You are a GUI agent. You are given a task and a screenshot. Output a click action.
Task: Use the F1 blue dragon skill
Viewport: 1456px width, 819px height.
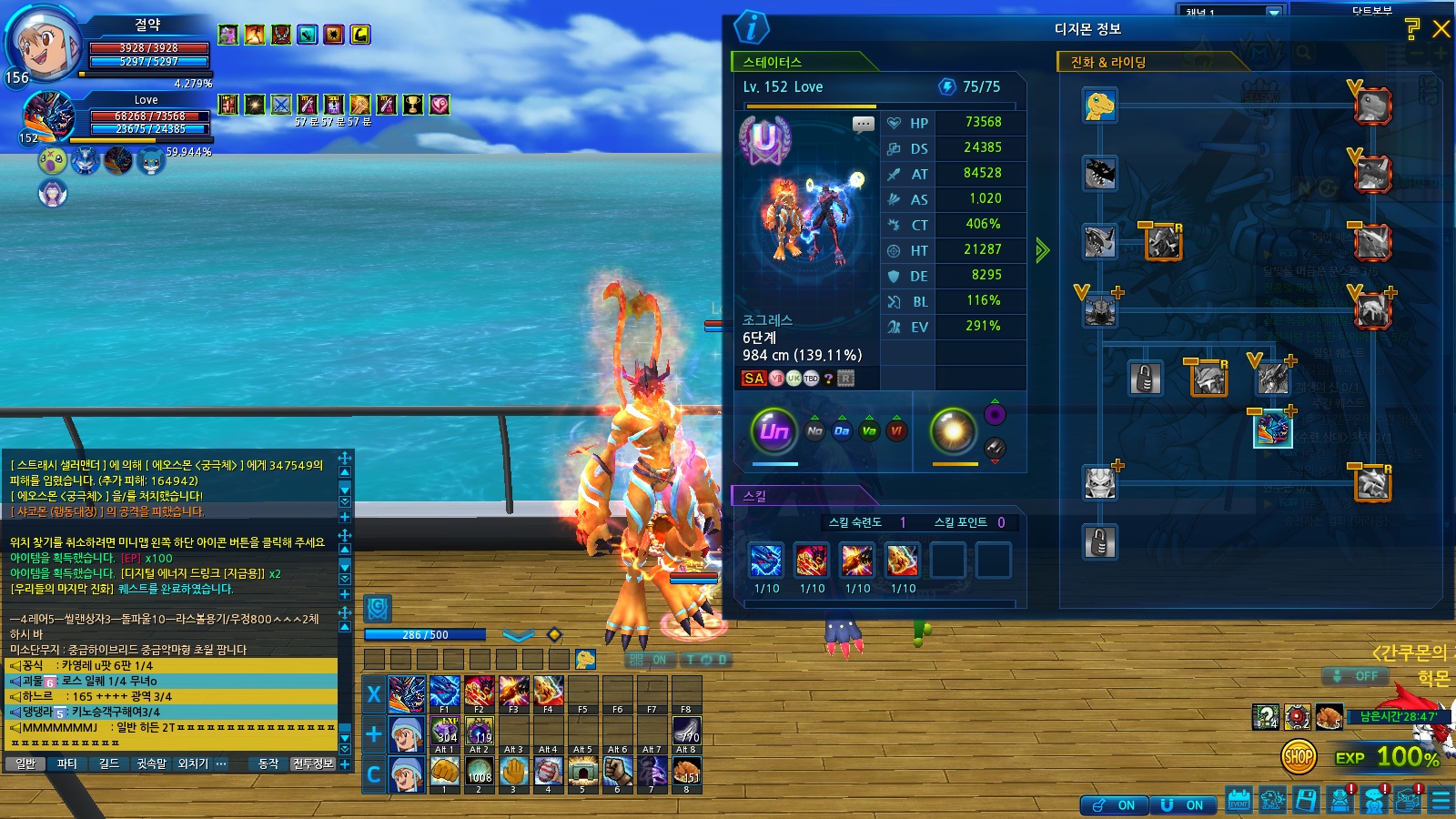(444, 692)
